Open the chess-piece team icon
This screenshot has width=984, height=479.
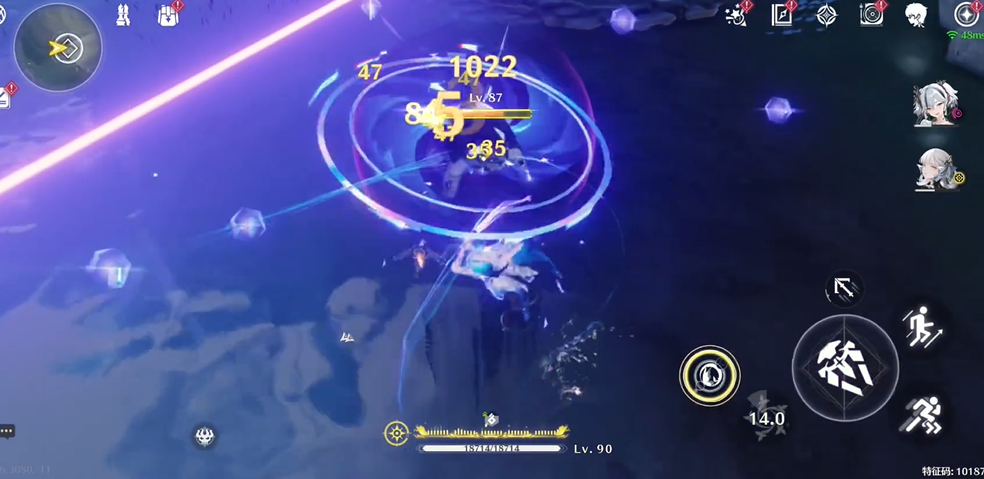123,15
